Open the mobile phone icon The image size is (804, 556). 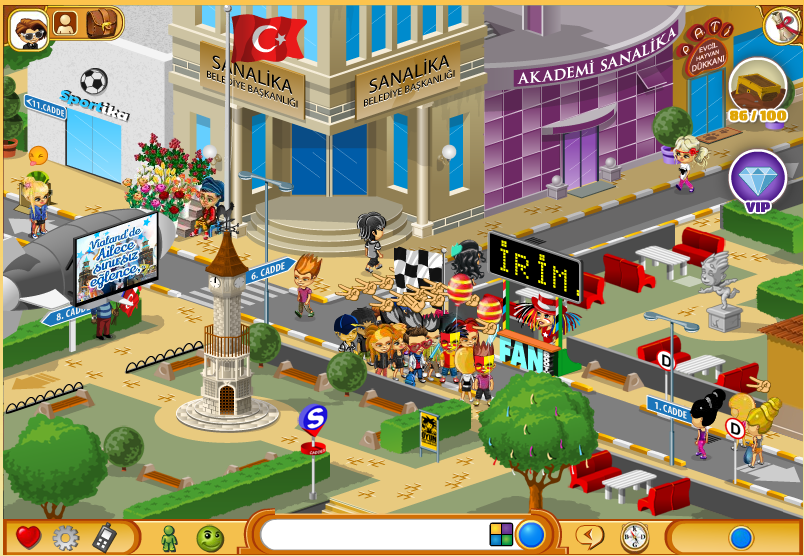pos(104,537)
